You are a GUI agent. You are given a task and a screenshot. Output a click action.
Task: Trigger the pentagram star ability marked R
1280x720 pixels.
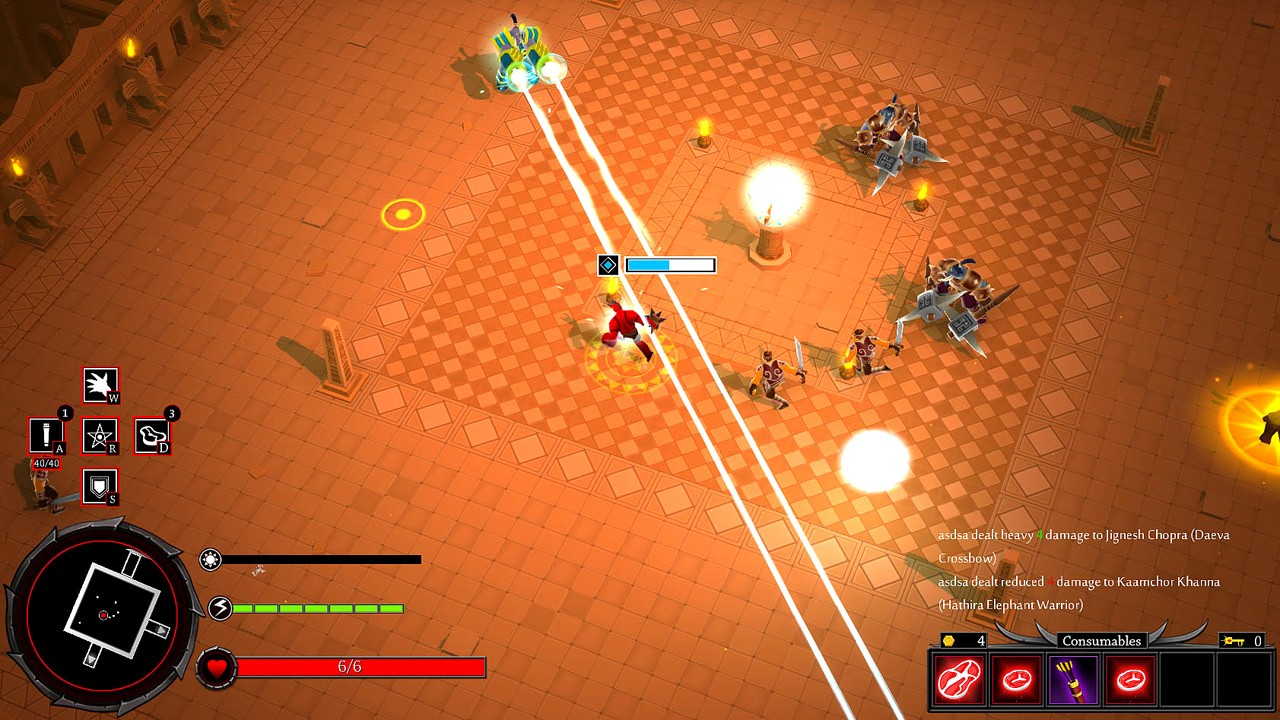coord(100,436)
